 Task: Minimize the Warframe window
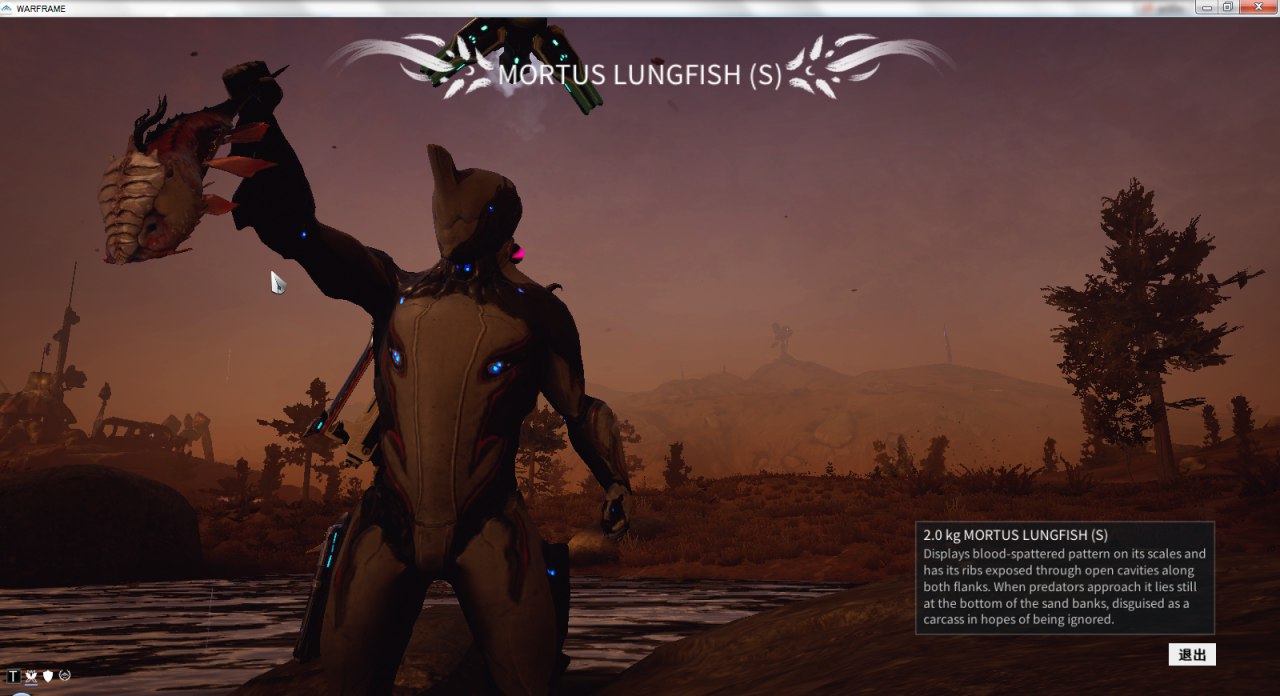(x=1208, y=7)
